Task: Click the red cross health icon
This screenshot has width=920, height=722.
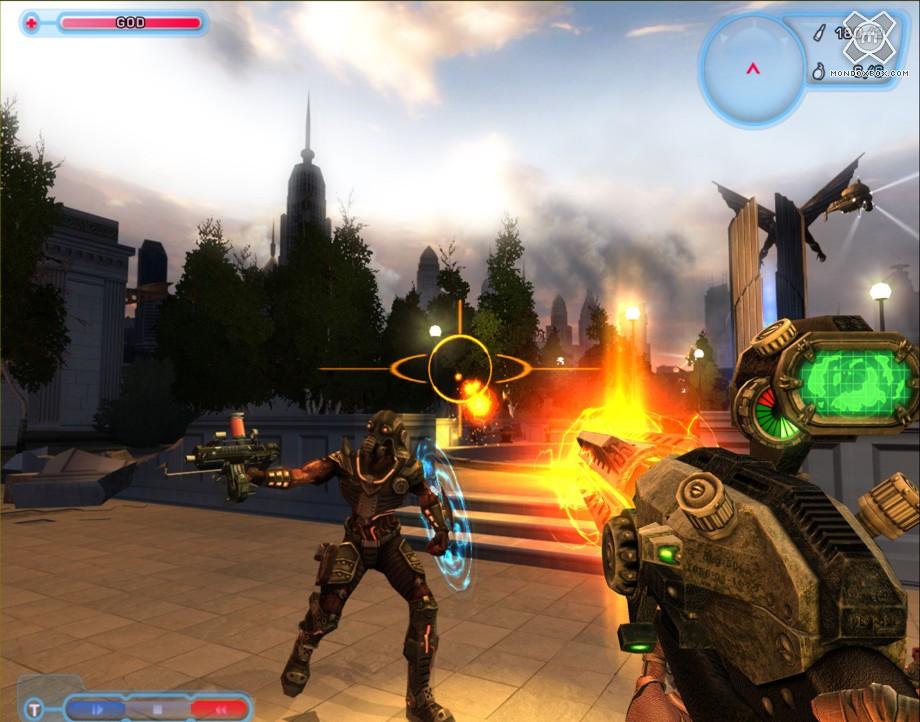Action: pyautogui.click(x=31, y=22)
